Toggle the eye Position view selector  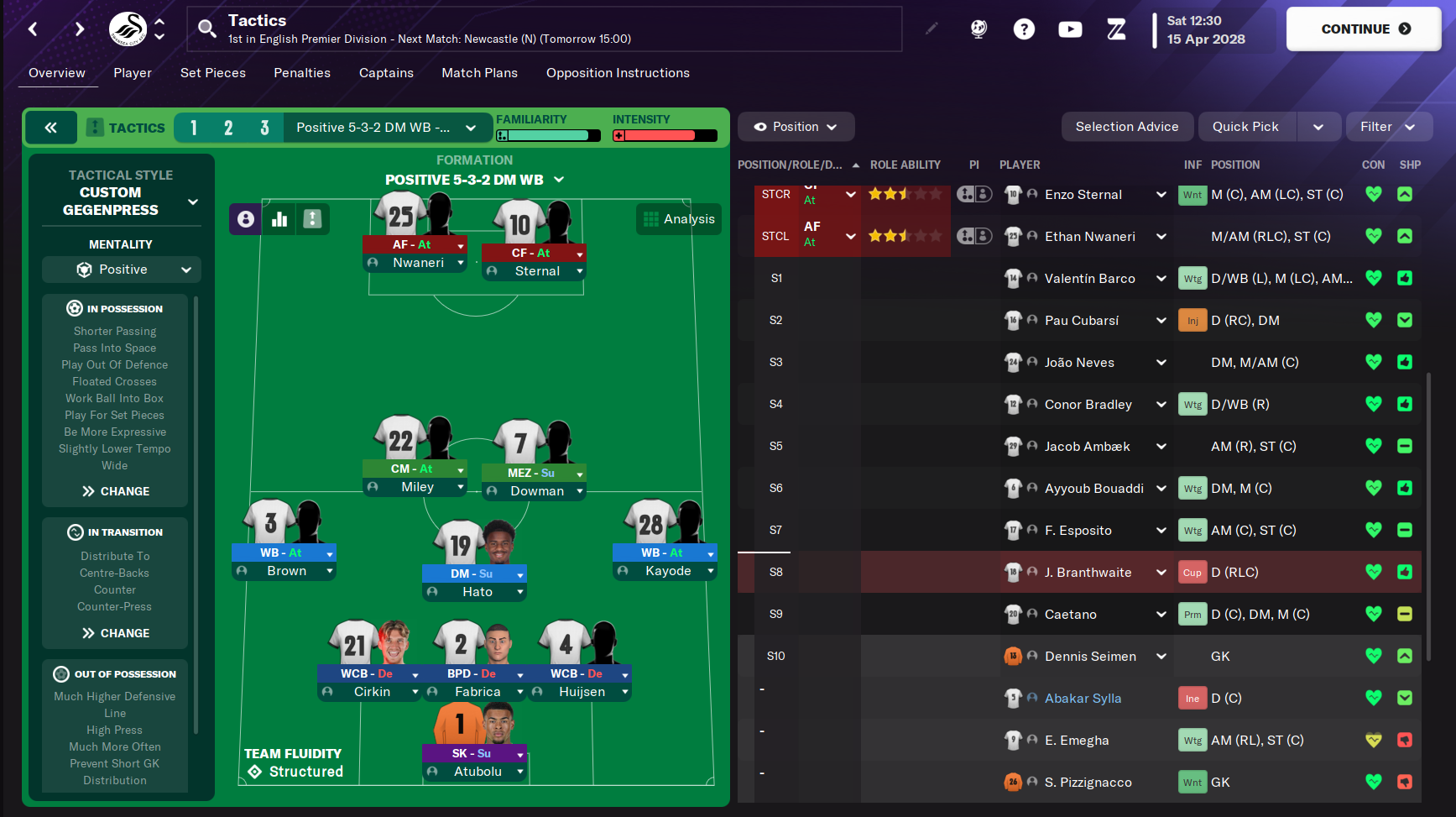(x=796, y=126)
